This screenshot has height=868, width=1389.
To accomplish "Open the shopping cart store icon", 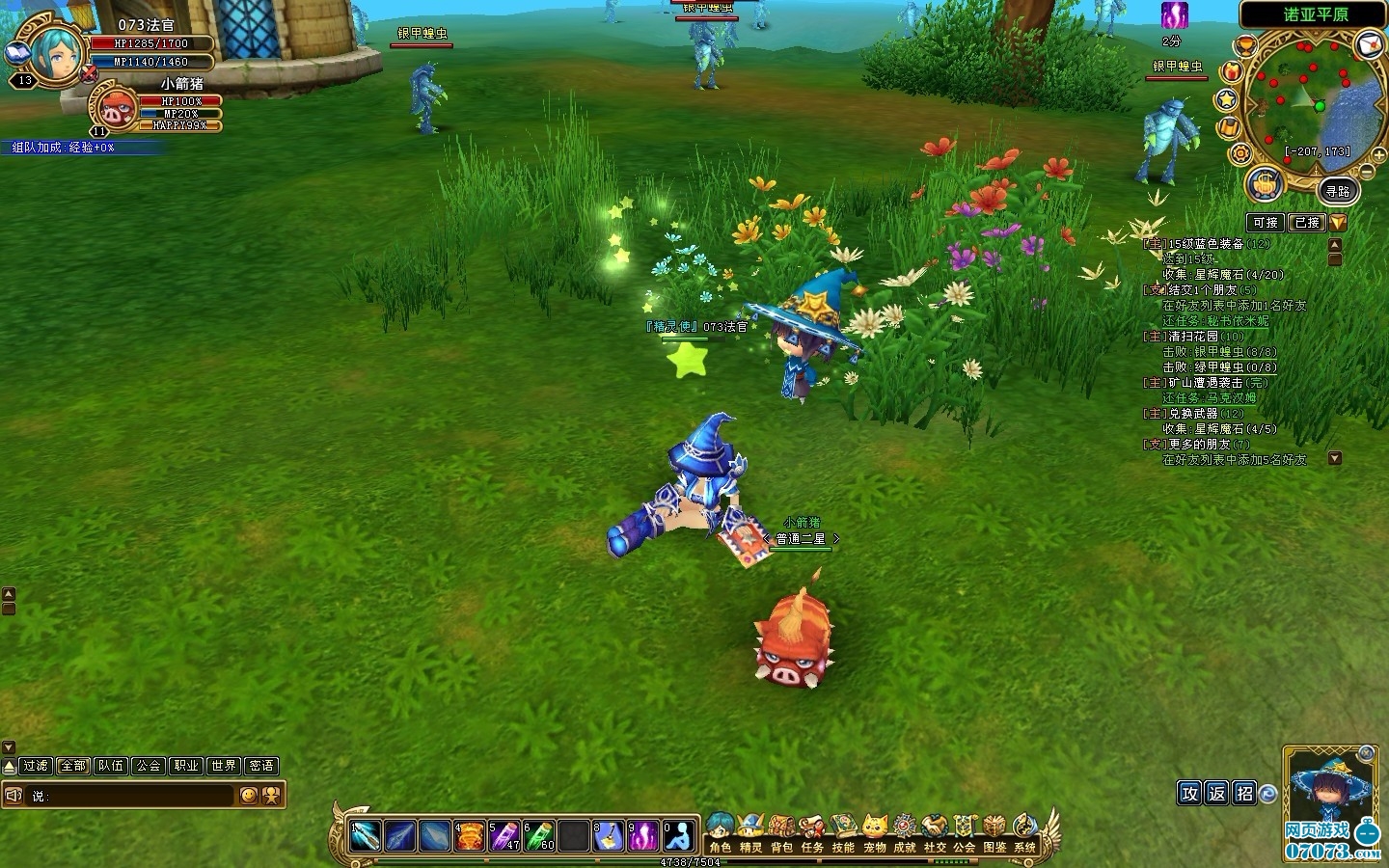I will (1265, 183).
